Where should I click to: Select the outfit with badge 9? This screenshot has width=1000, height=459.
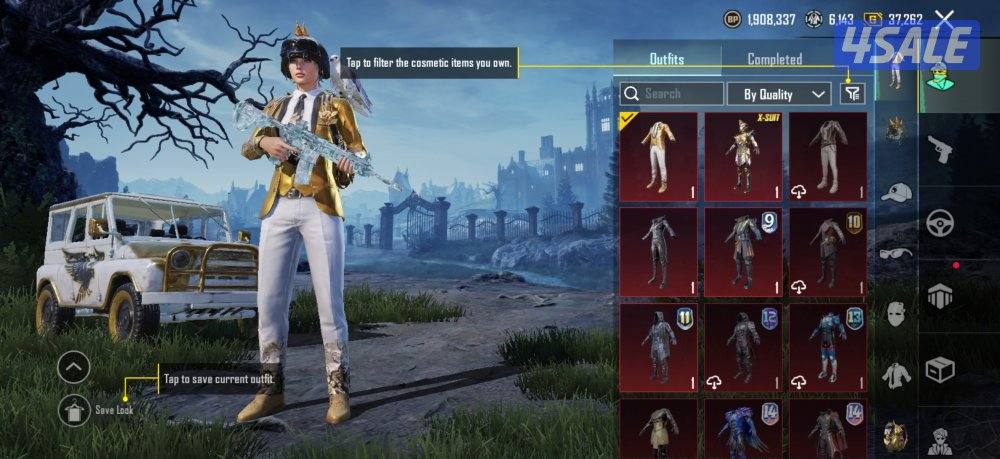743,252
